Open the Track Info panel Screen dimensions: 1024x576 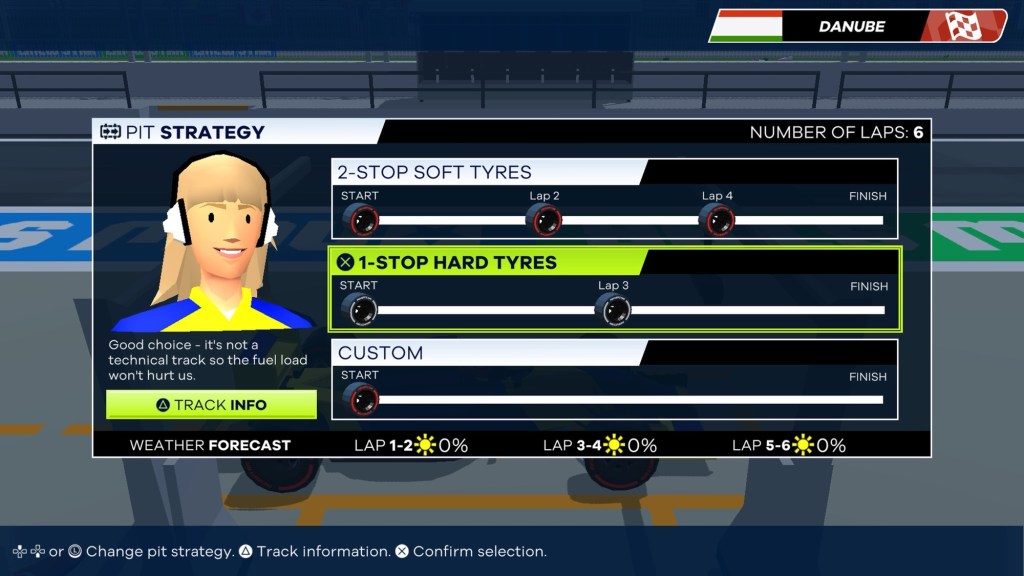coord(211,405)
